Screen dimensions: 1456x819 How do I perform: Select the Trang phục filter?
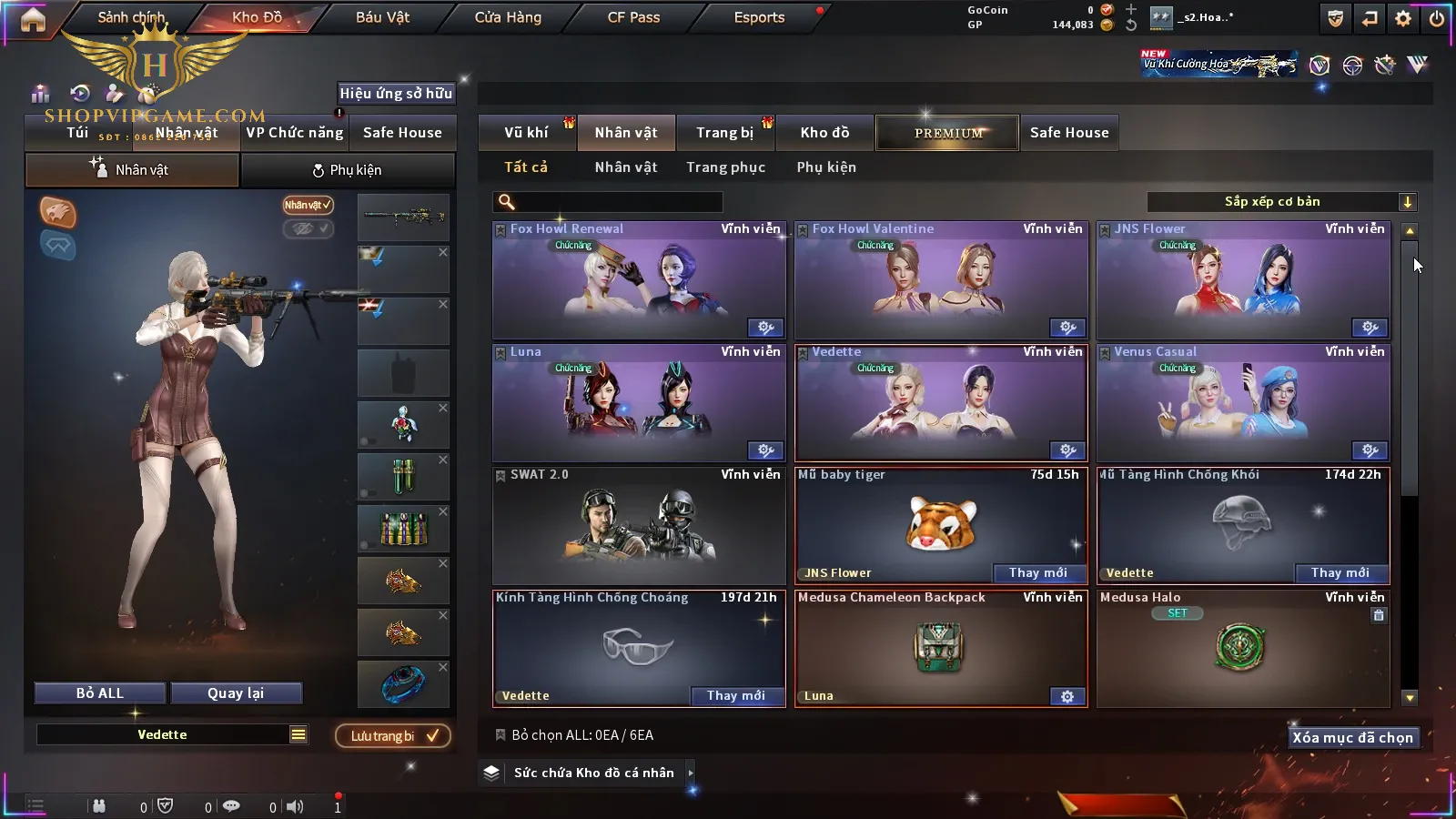click(x=725, y=167)
